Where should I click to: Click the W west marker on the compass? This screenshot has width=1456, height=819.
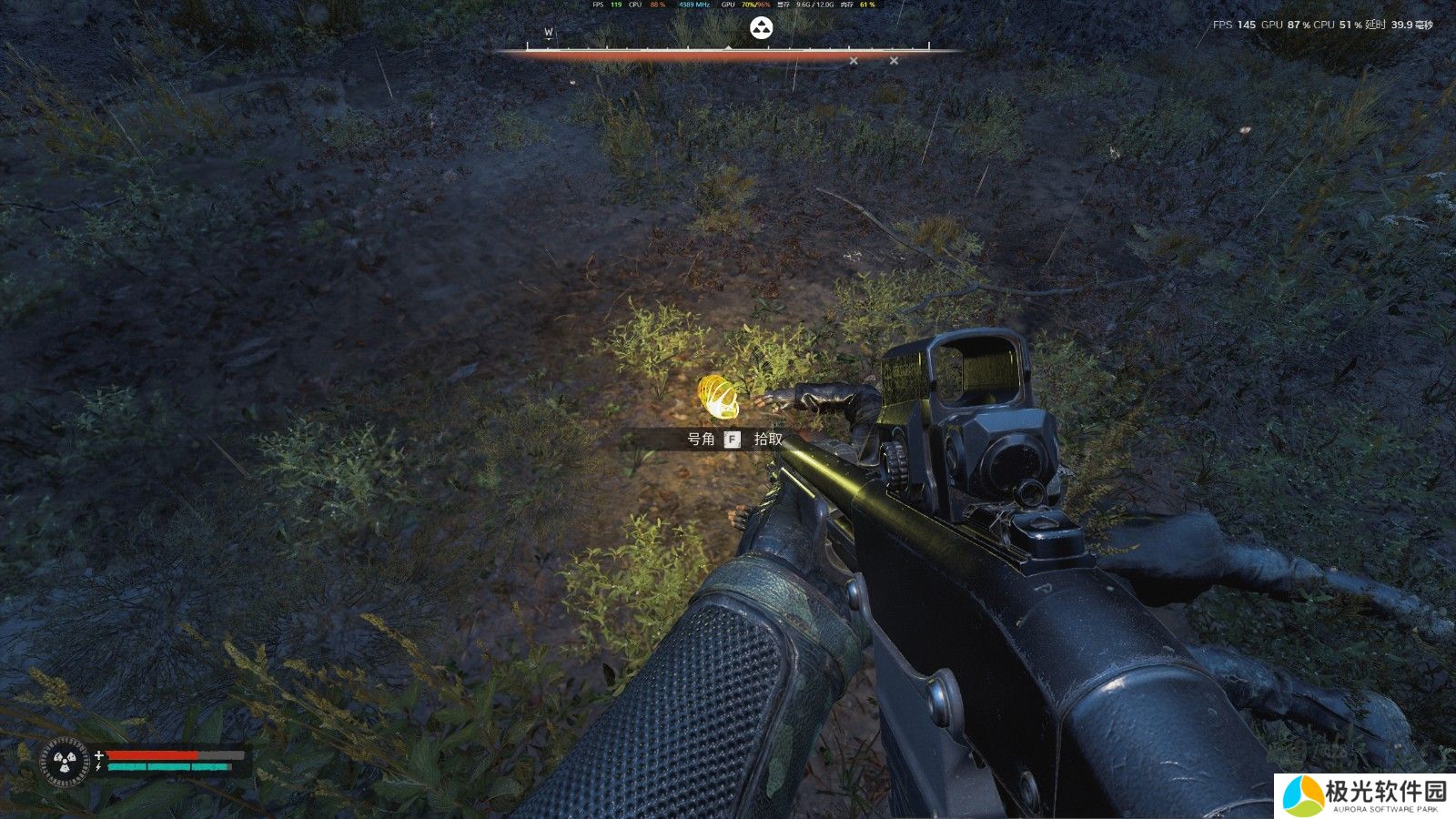click(549, 33)
